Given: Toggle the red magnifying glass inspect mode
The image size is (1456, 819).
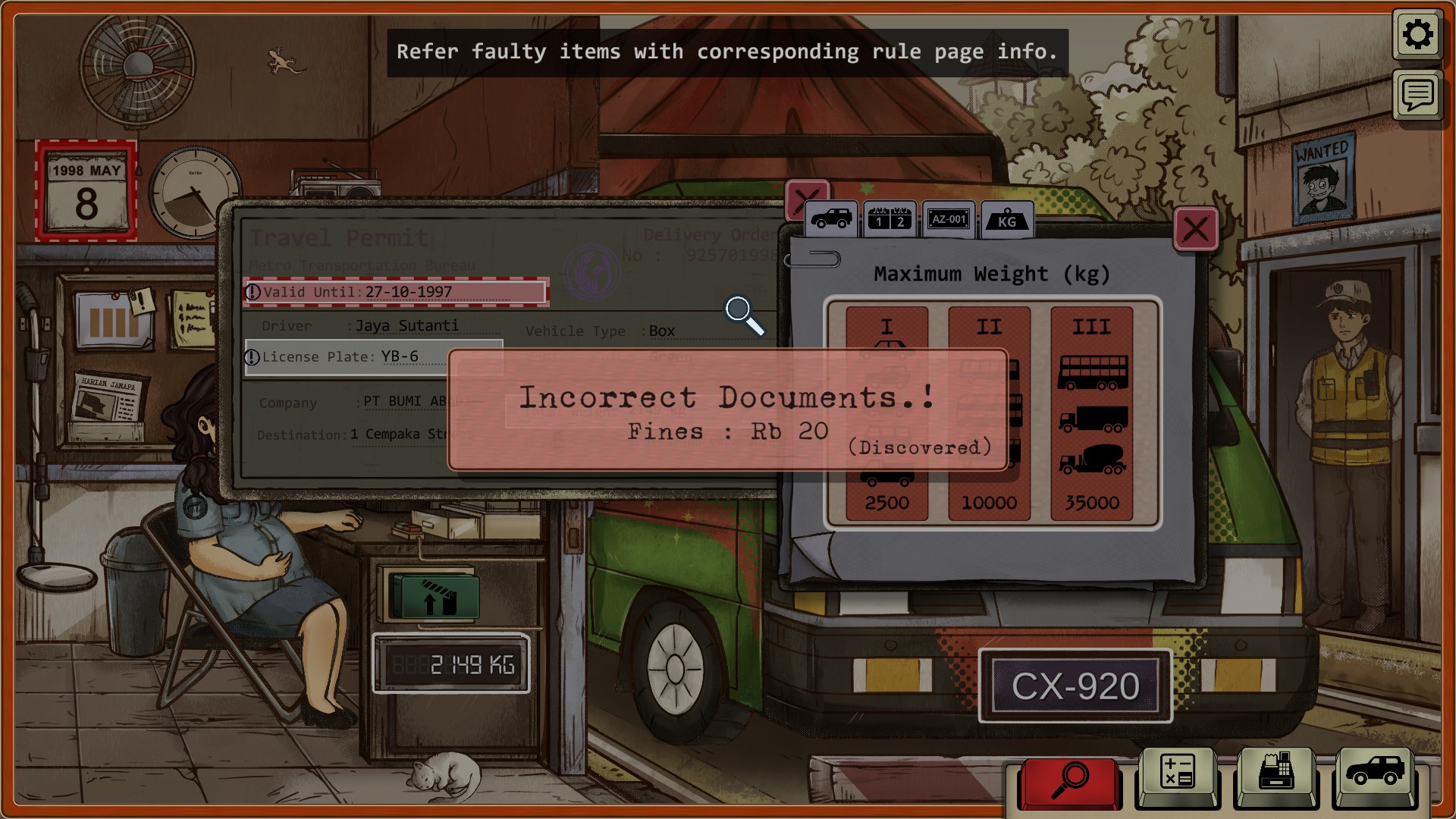Looking at the screenshot, I should 1069,780.
